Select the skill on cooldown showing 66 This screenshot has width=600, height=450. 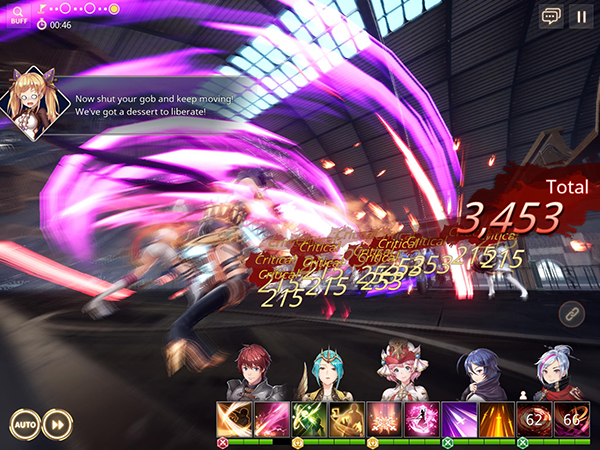[x=570, y=418]
